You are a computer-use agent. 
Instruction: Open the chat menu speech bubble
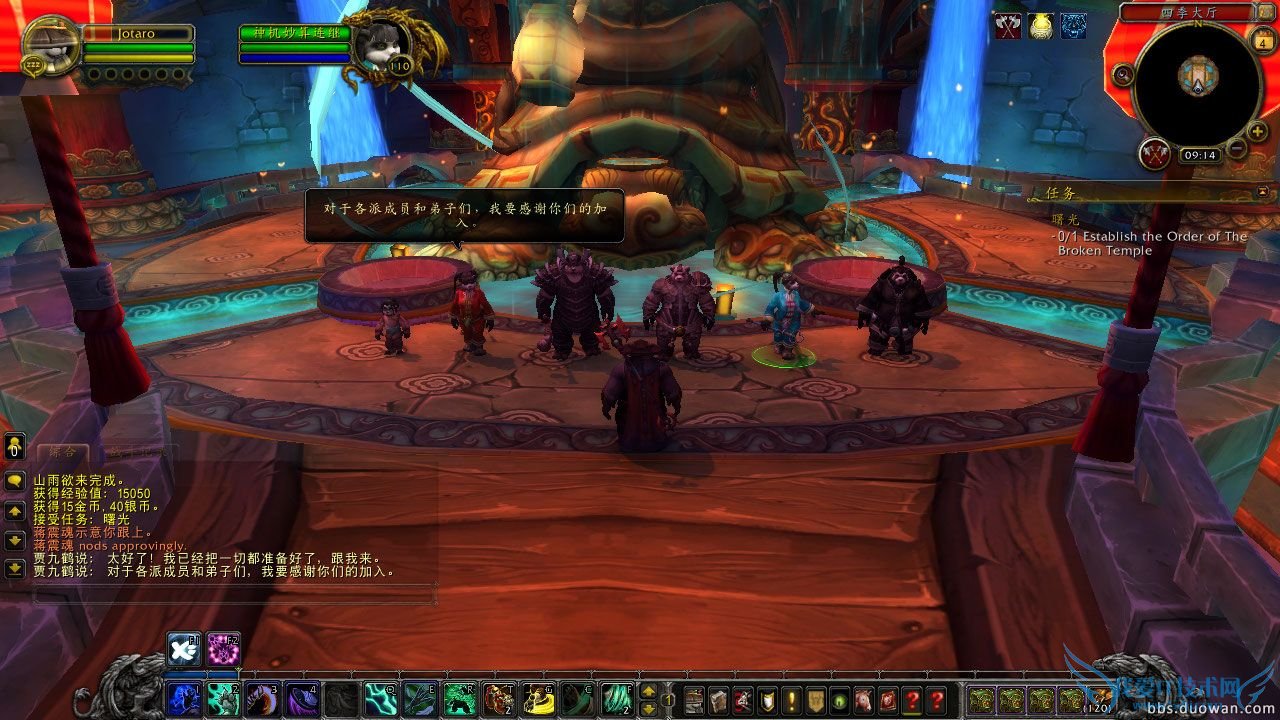pos(14,479)
